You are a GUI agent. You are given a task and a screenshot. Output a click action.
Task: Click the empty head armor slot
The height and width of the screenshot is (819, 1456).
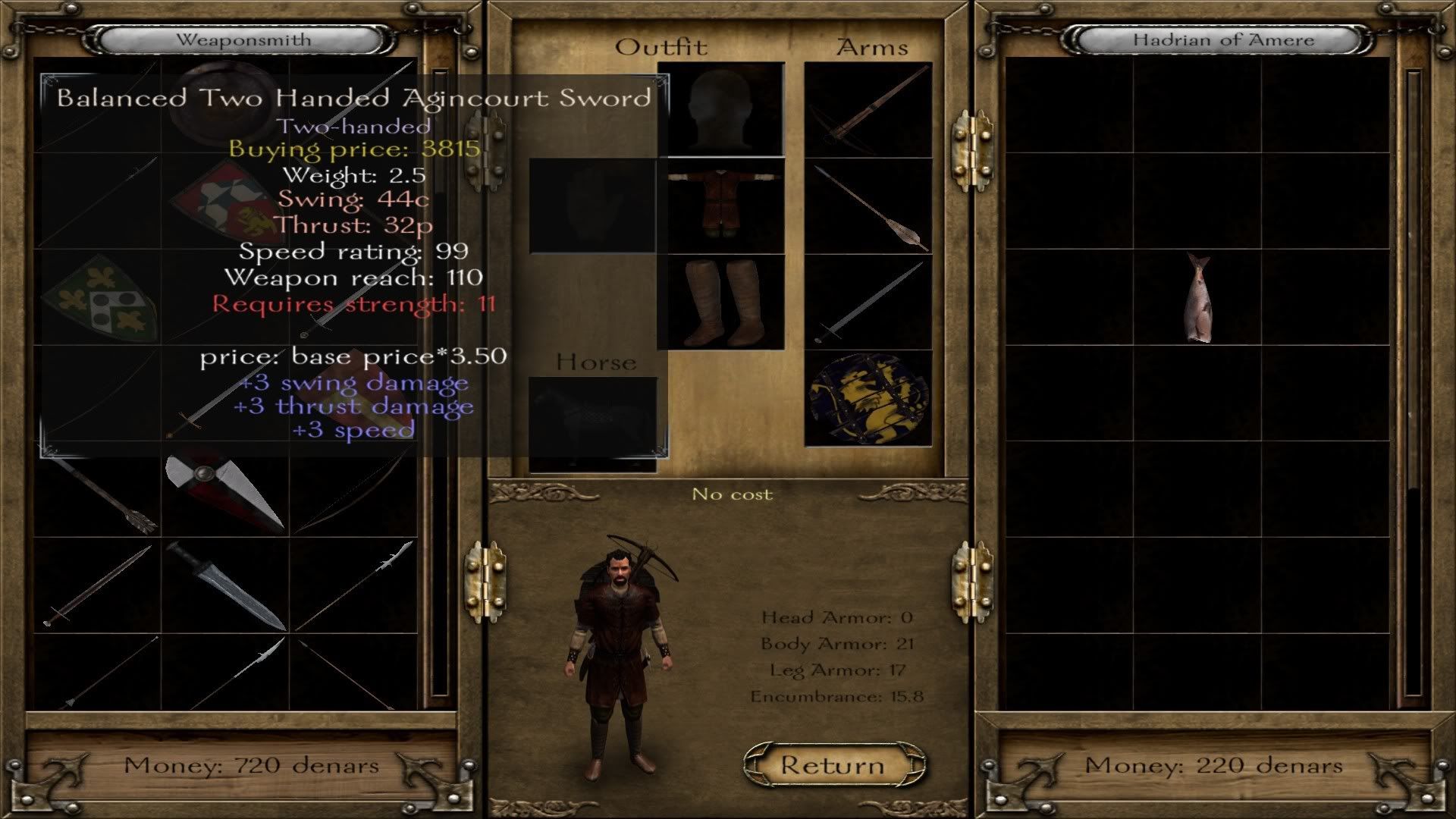point(720,110)
